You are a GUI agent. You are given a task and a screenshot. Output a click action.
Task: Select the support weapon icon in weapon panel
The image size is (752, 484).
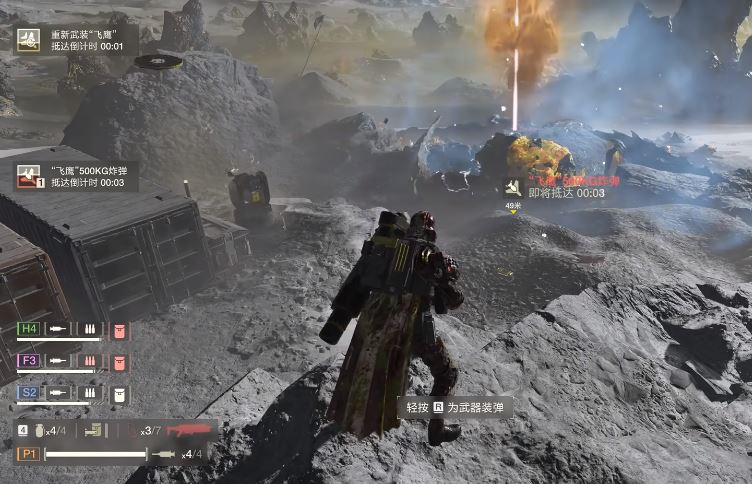[95, 431]
